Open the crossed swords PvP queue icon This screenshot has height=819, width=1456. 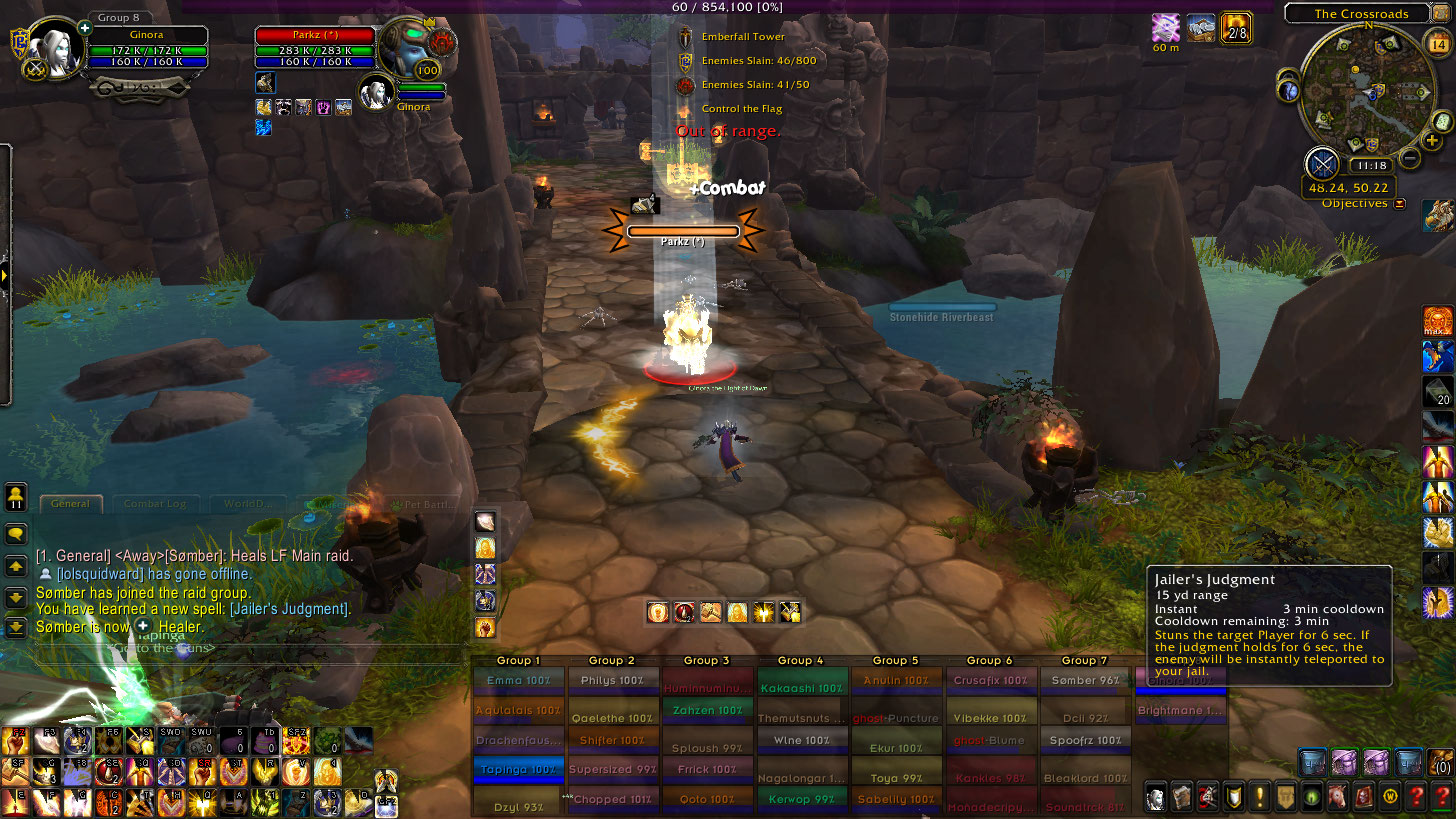[x=1322, y=163]
